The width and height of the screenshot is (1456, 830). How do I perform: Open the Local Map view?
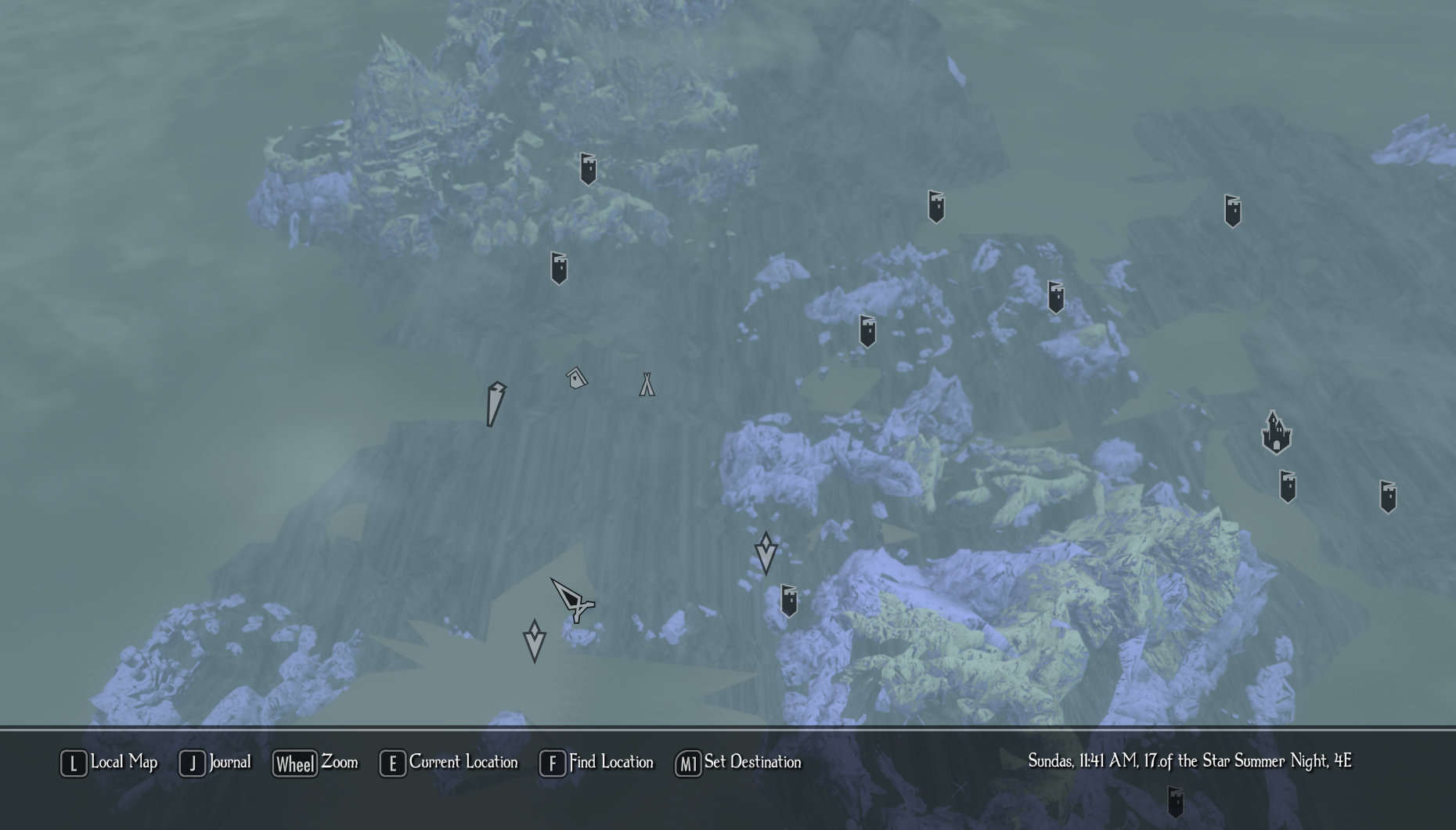[110, 763]
